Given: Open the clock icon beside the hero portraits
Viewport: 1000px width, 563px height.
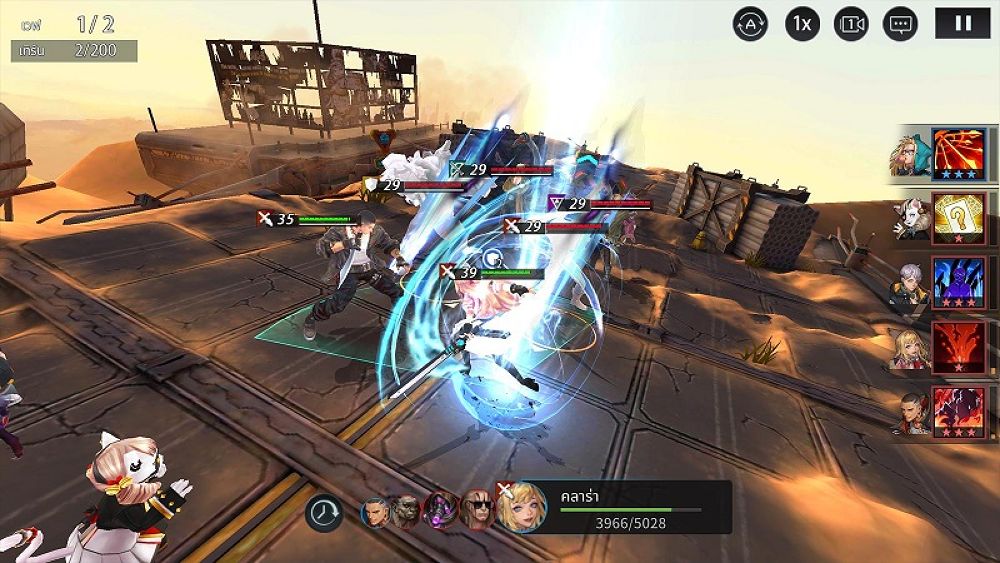Looking at the screenshot, I should 324,513.
